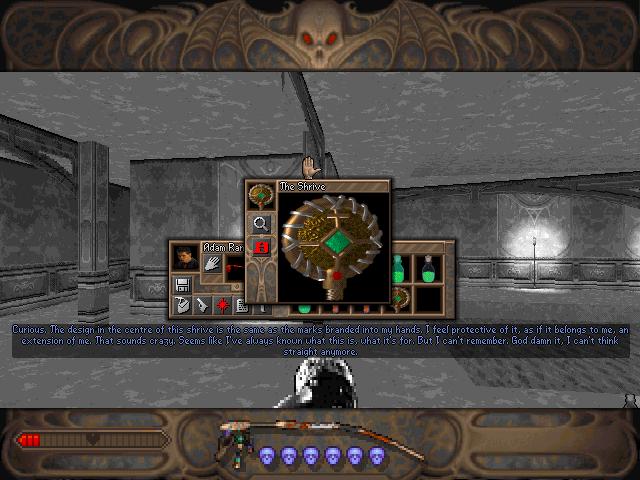Select the small Shrive inventory slot
This screenshot has height=480, width=640.
(x=401, y=297)
